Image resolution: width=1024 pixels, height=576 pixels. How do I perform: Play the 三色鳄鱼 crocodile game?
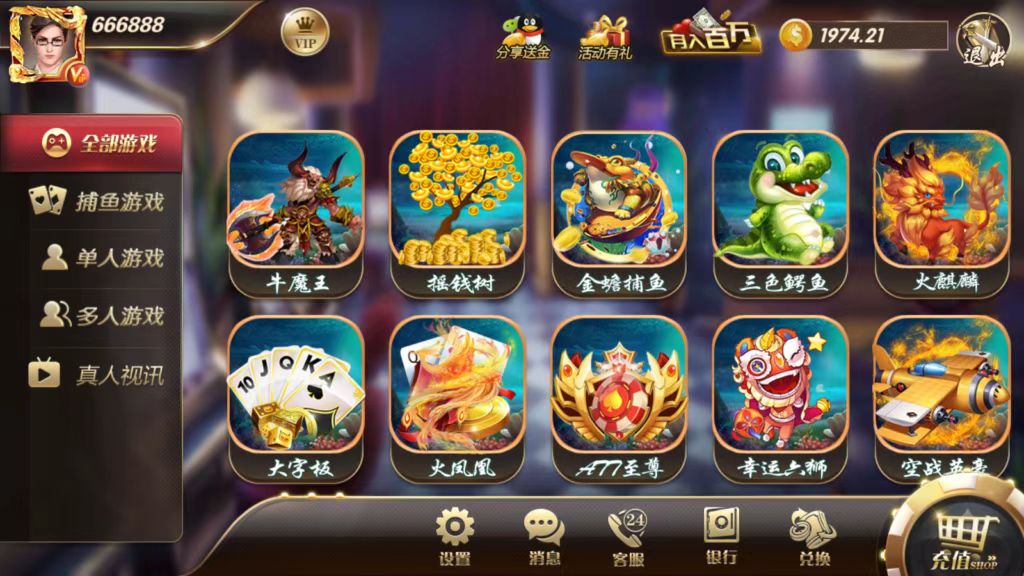coord(780,213)
